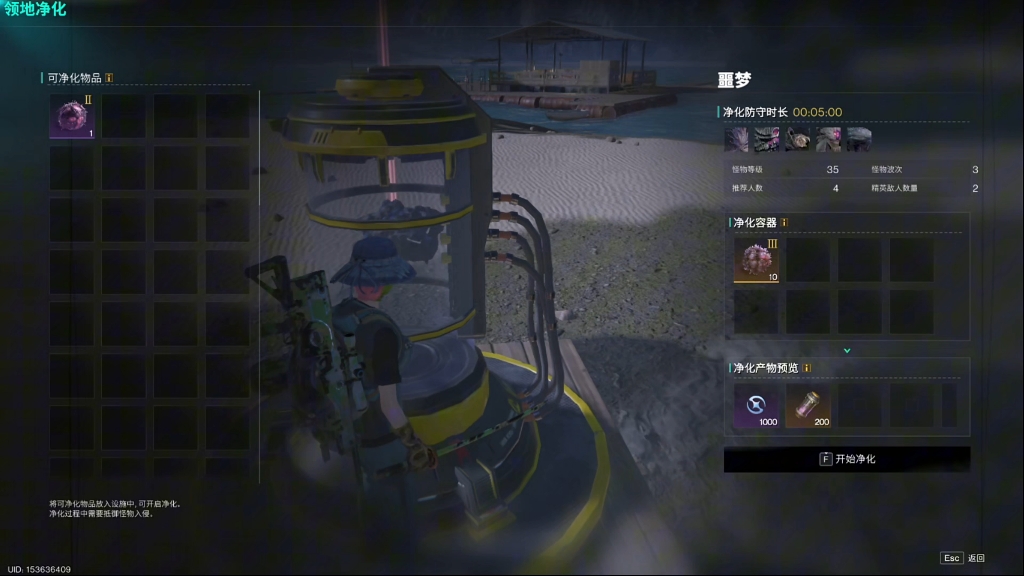Screen dimensions: 1024x576
Task: Inspect the 200 canister reward preview
Action: pos(808,407)
